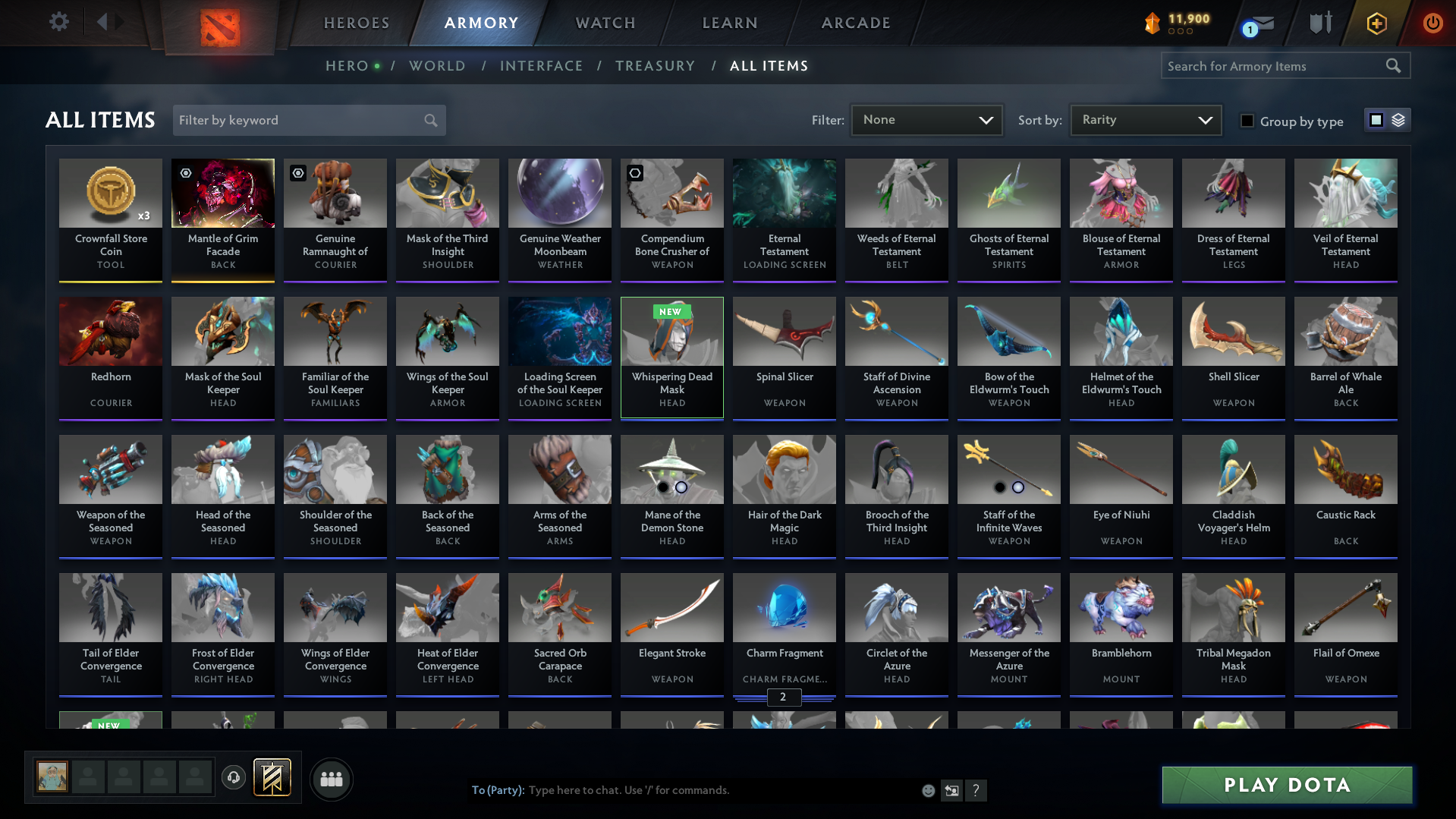
Task: Open the armory shield and sword icon
Action: click(x=1319, y=23)
